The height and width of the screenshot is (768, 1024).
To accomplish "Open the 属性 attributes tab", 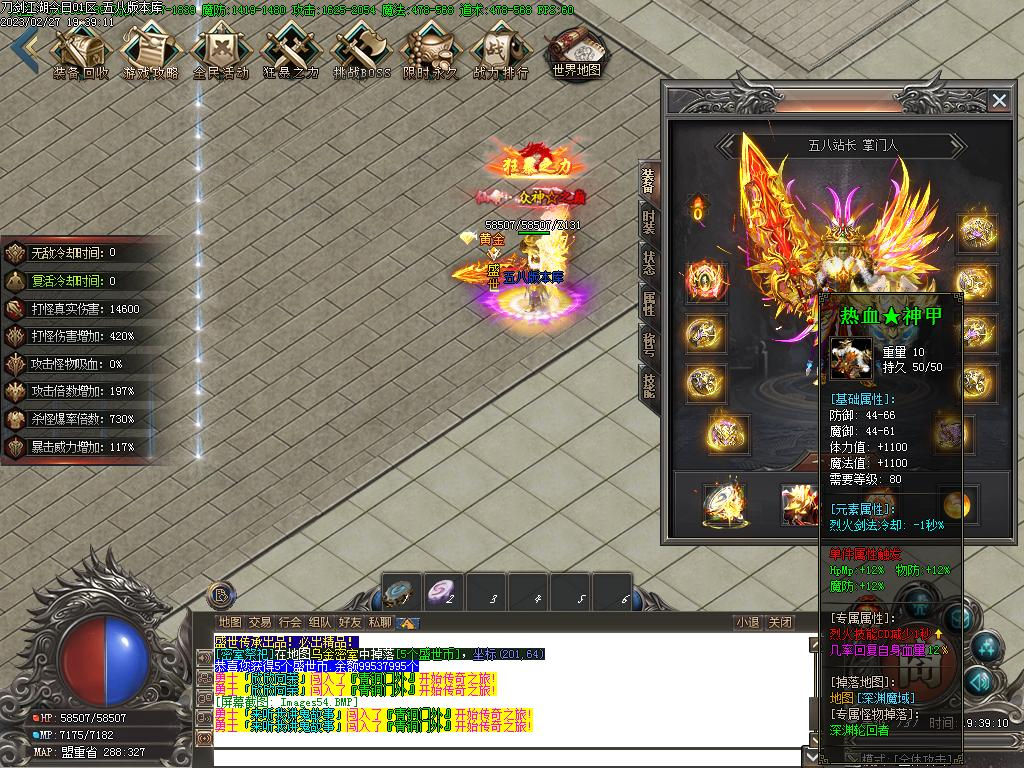I will [x=648, y=304].
